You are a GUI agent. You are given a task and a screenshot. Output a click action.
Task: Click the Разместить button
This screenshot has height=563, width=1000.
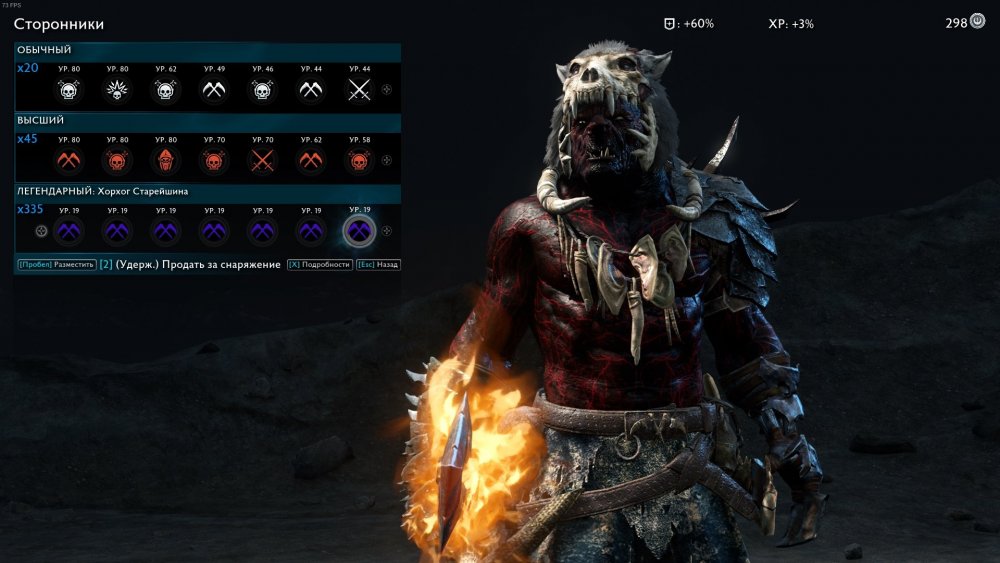tap(56, 265)
